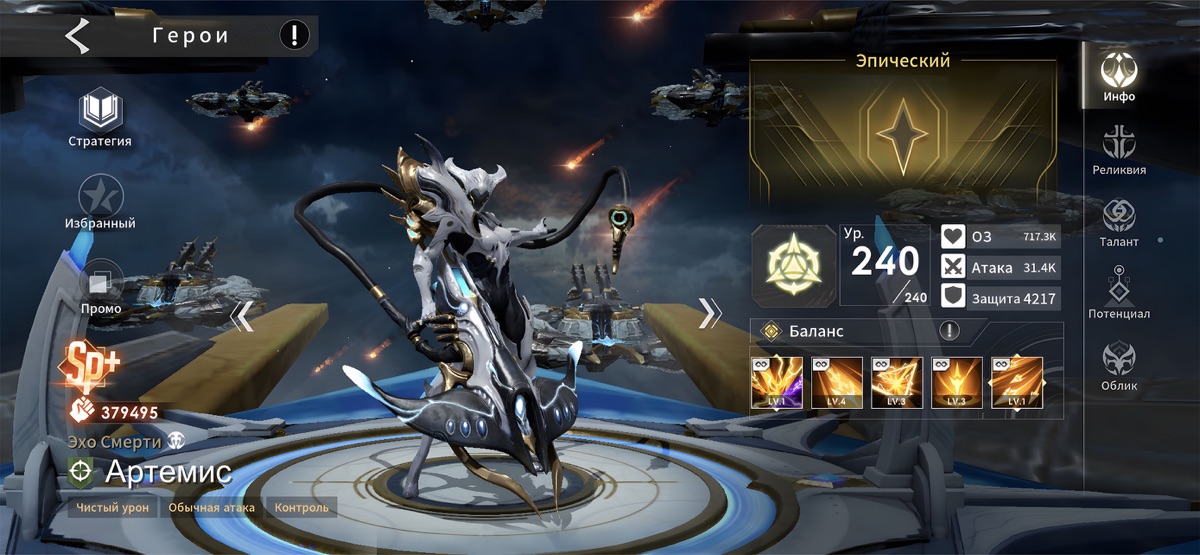Viewport: 1200px width, 555px height.
Task: Click the Эпический rank star emblem
Action: coord(902,136)
